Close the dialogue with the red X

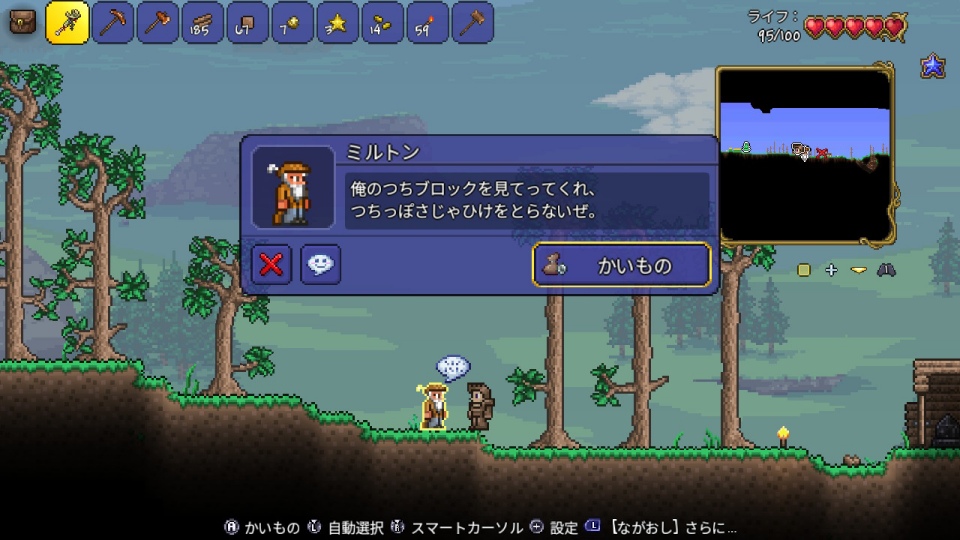271,264
